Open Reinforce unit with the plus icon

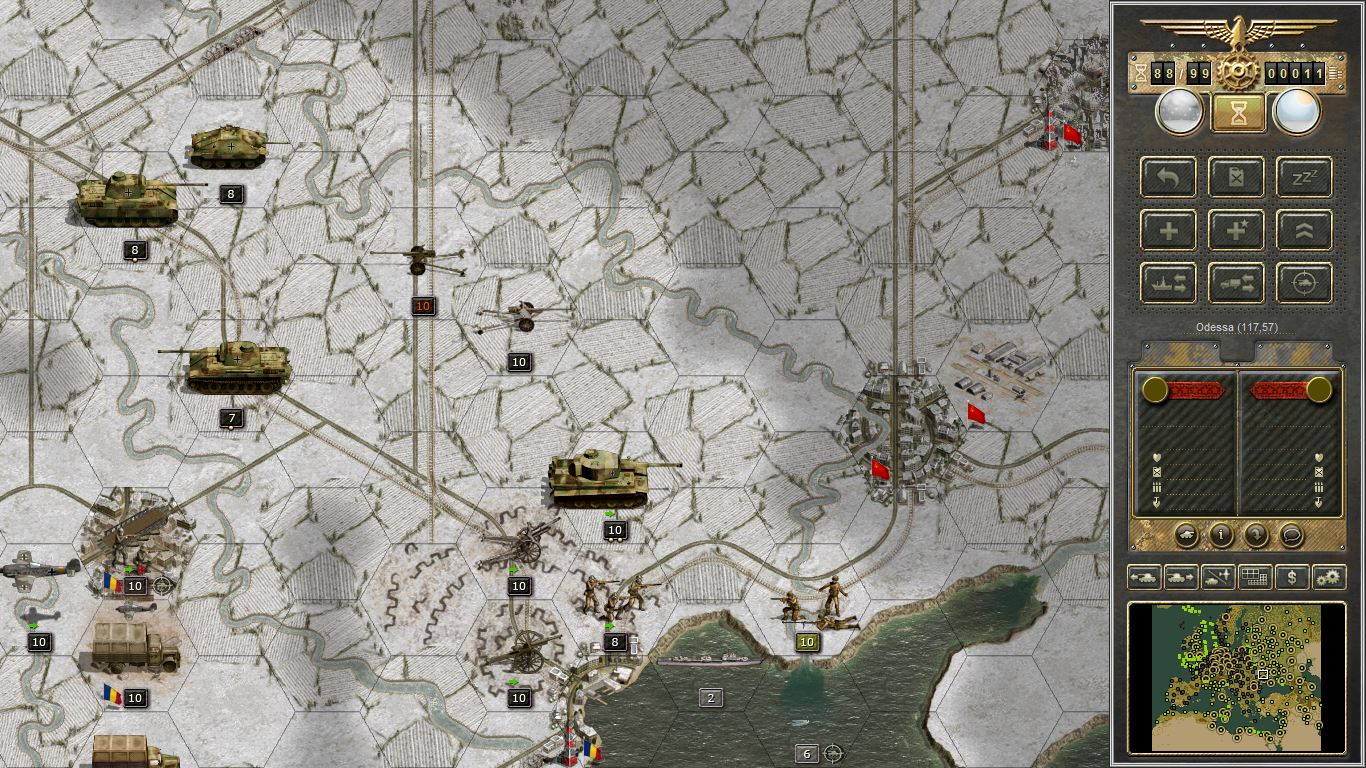[1168, 230]
